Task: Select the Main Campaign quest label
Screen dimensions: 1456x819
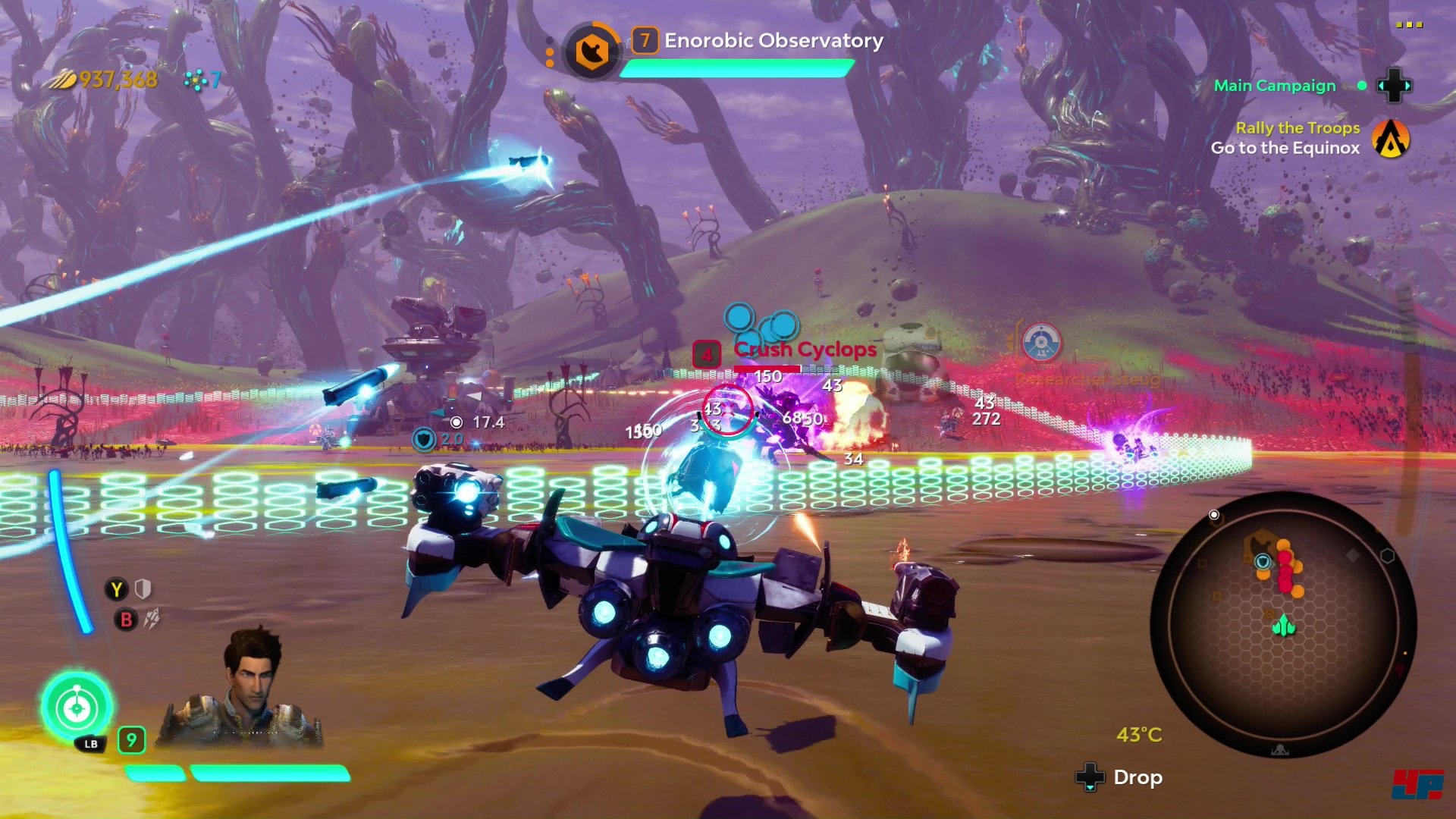Action: 1274,86
